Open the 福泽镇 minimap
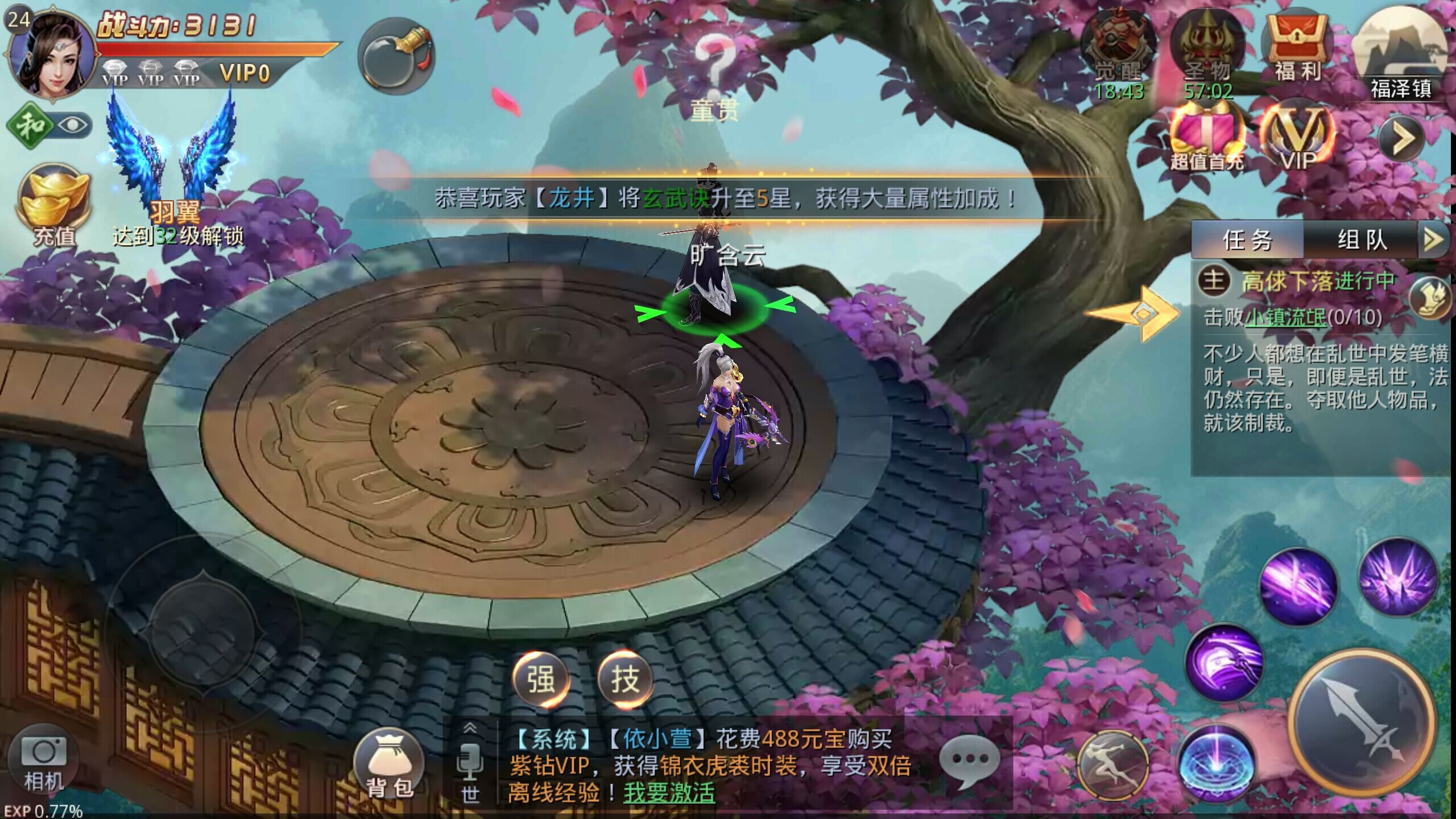Viewport: 1456px width, 819px height. pos(1400,54)
